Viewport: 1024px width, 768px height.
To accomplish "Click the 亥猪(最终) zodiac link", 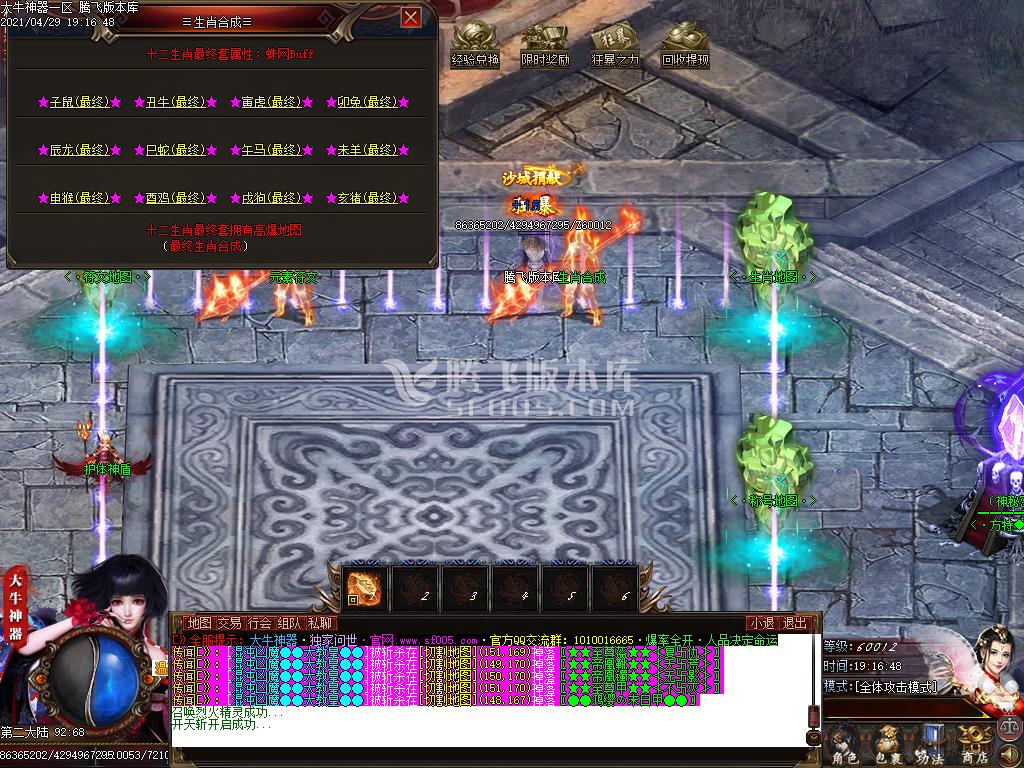I will pos(368,198).
